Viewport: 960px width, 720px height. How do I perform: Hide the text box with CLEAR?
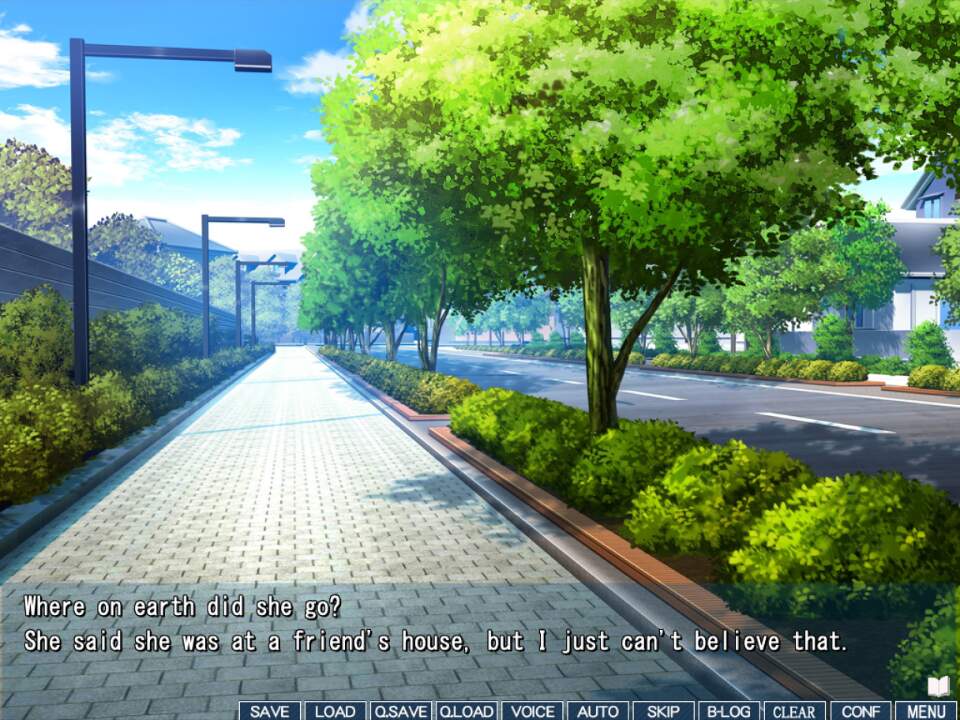point(795,711)
